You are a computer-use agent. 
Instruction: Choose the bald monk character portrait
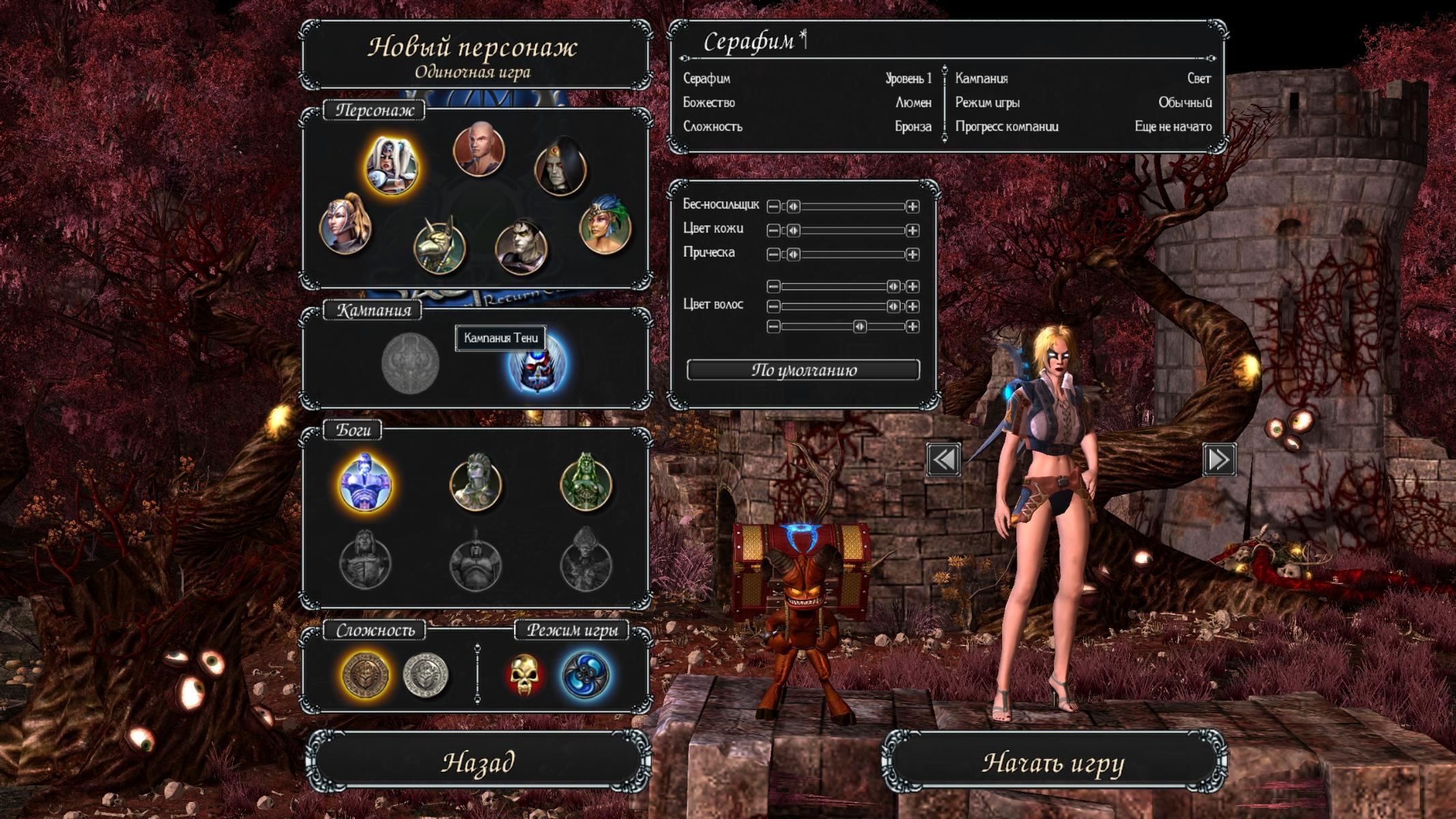click(479, 149)
